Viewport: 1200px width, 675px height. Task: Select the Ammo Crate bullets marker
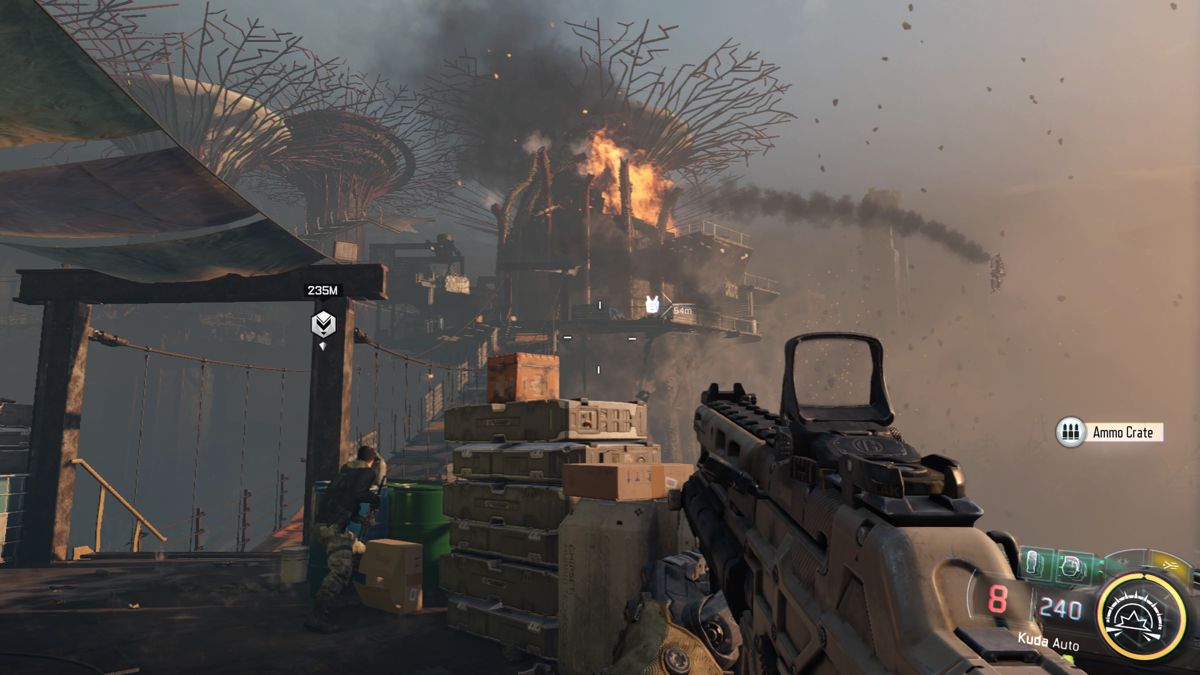[x=1071, y=432]
